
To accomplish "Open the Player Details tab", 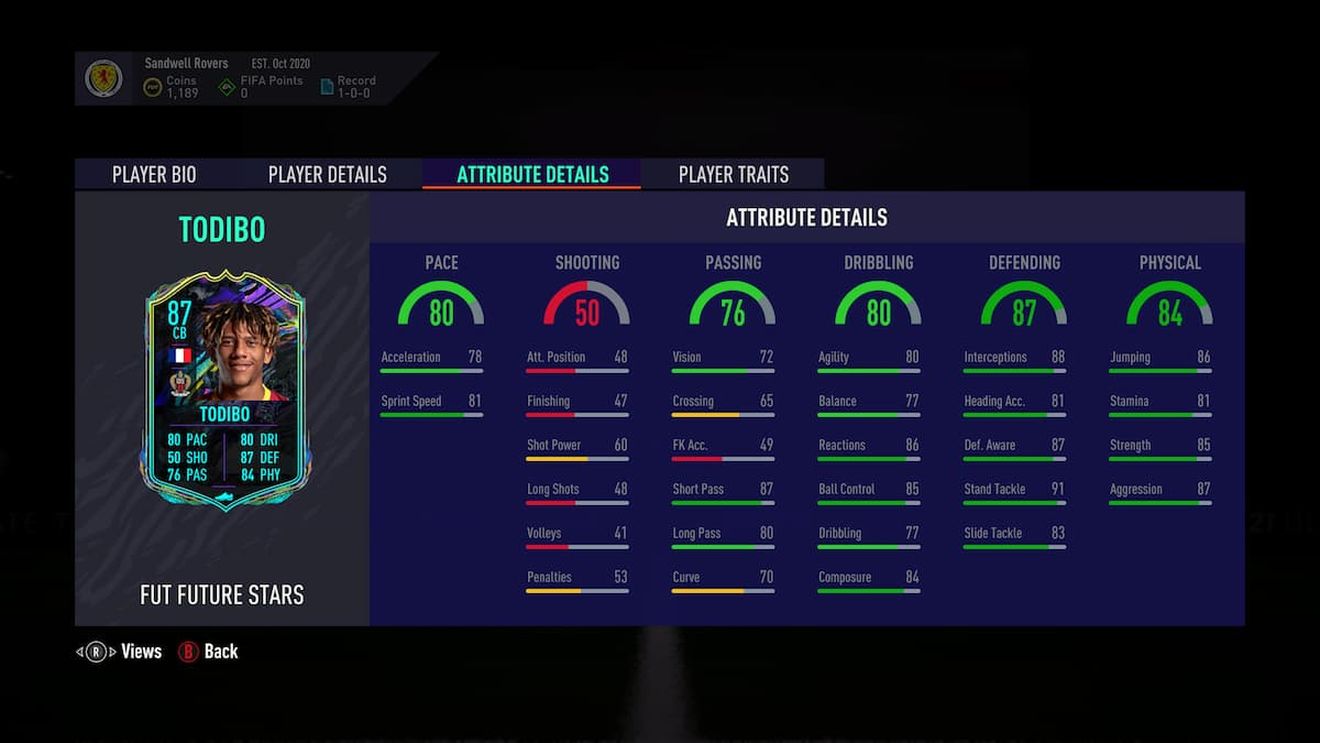I will coord(326,173).
